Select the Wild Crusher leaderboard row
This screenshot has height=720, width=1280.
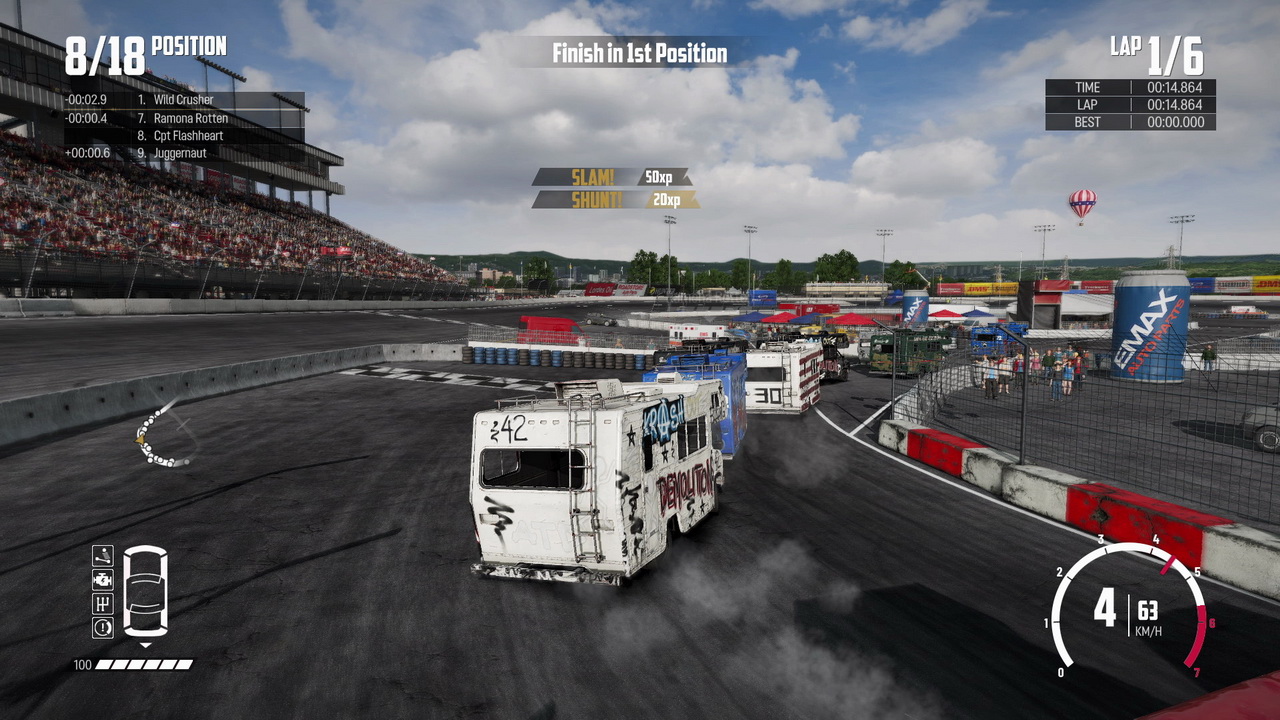click(x=185, y=100)
